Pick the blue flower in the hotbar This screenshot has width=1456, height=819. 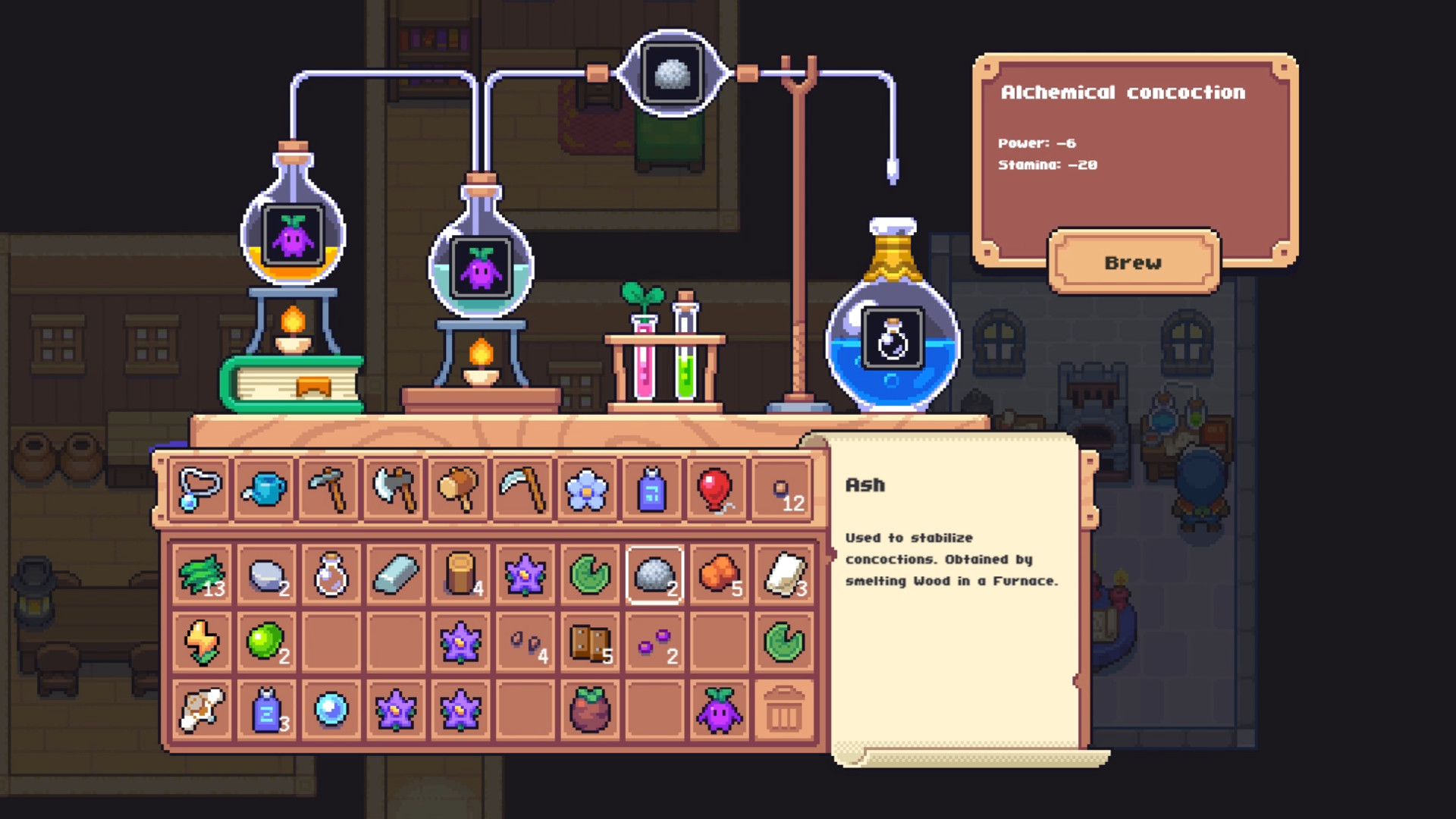pyautogui.click(x=587, y=489)
